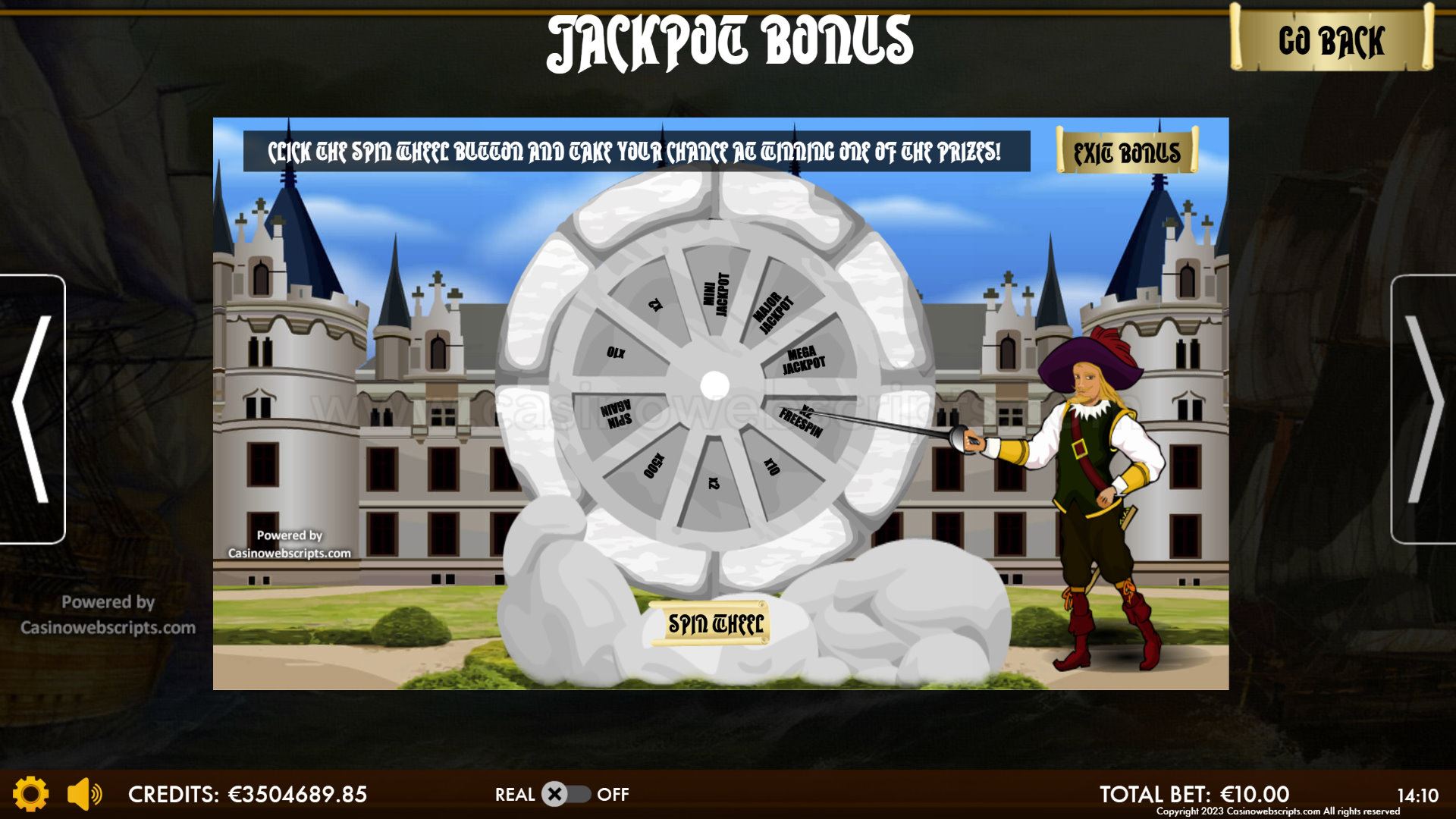Exit the bonus round
Image resolution: width=1456 pixels, height=819 pixels.
coord(1127,152)
